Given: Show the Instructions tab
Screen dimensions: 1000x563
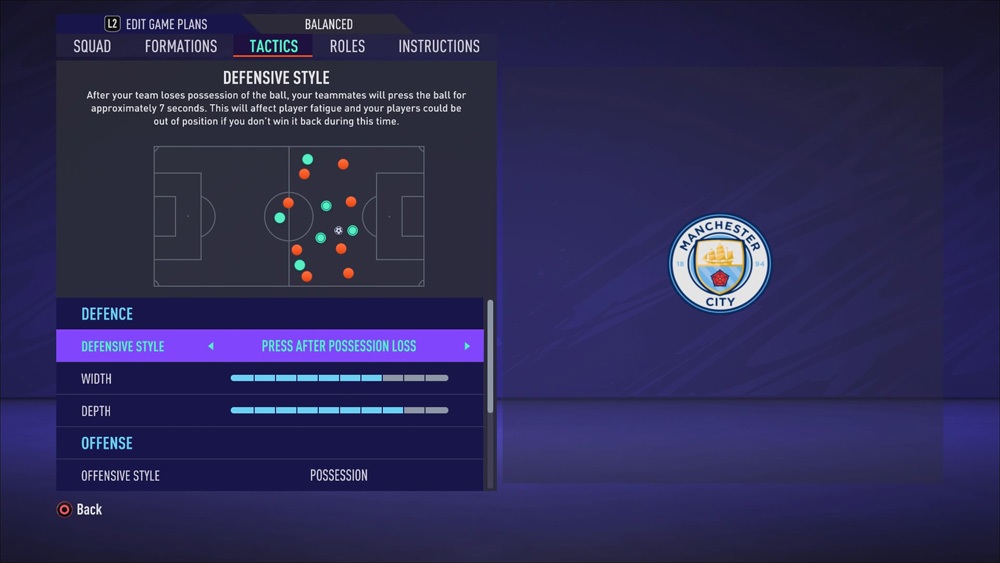Looking at the screenshot, I should pyautogui.click(x=438, y=46).
